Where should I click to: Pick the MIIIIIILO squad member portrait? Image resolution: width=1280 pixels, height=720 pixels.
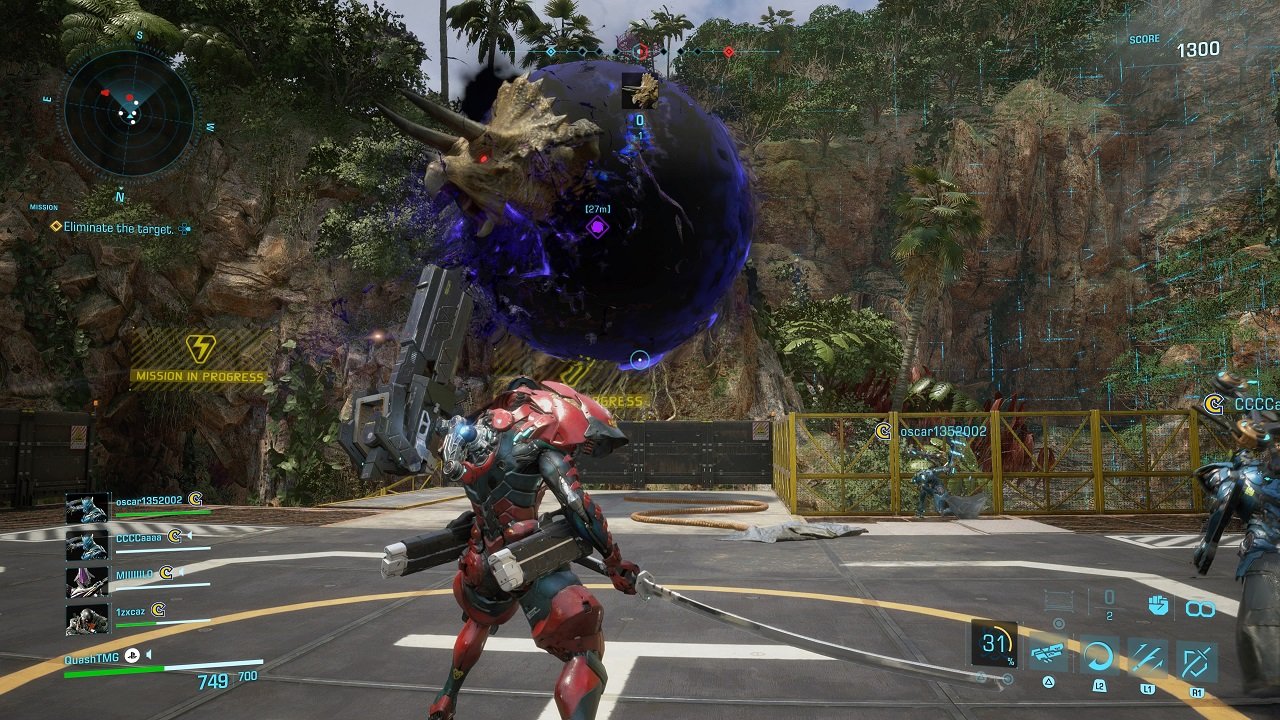coord(86,581)
